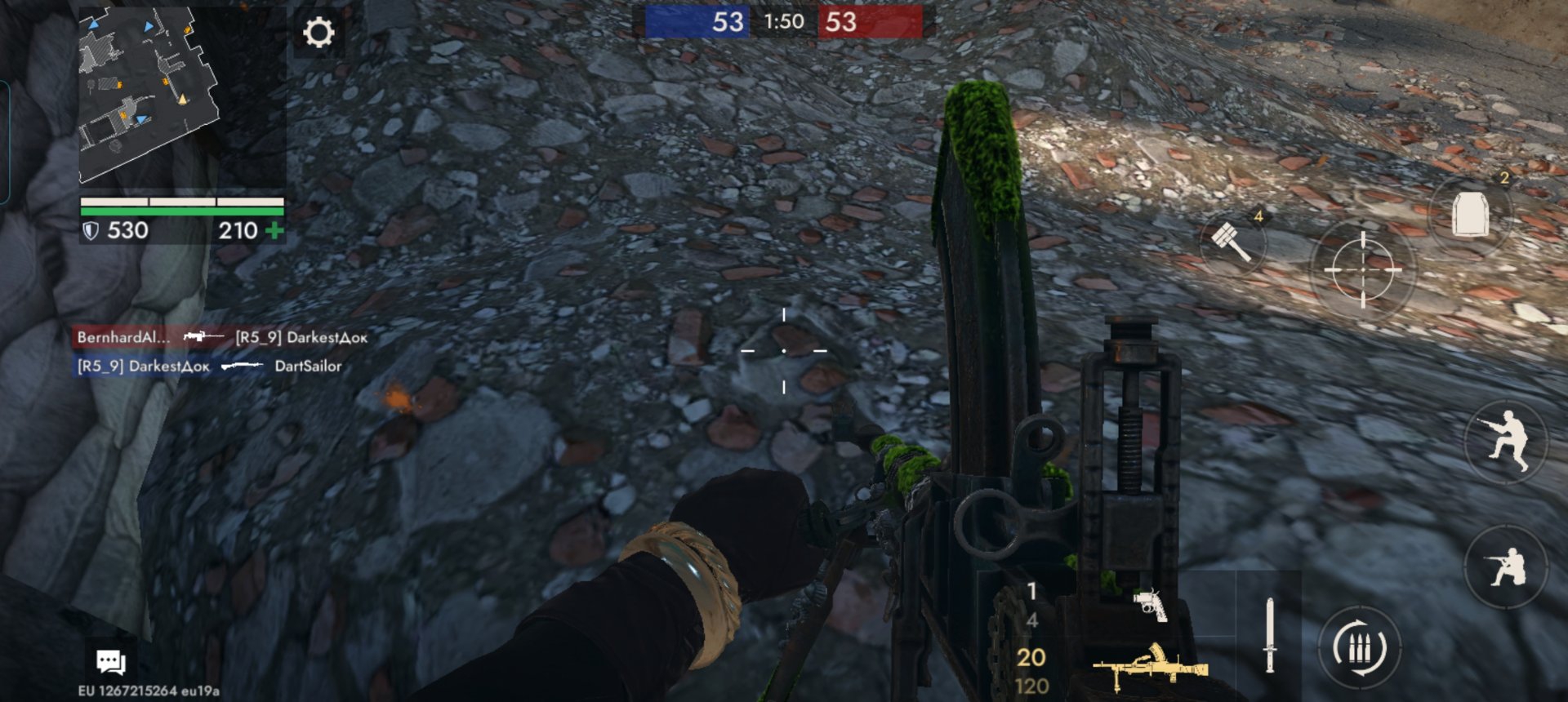Switch to crouching stance
Viewport: 1568px width, 702px height.
coord(1507,566)
